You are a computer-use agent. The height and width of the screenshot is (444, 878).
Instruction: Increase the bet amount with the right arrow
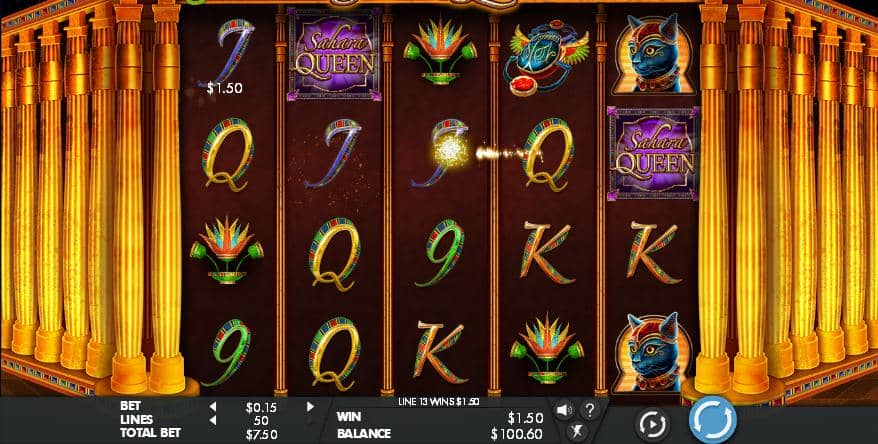pyautogui.click(x=310, y=407)
